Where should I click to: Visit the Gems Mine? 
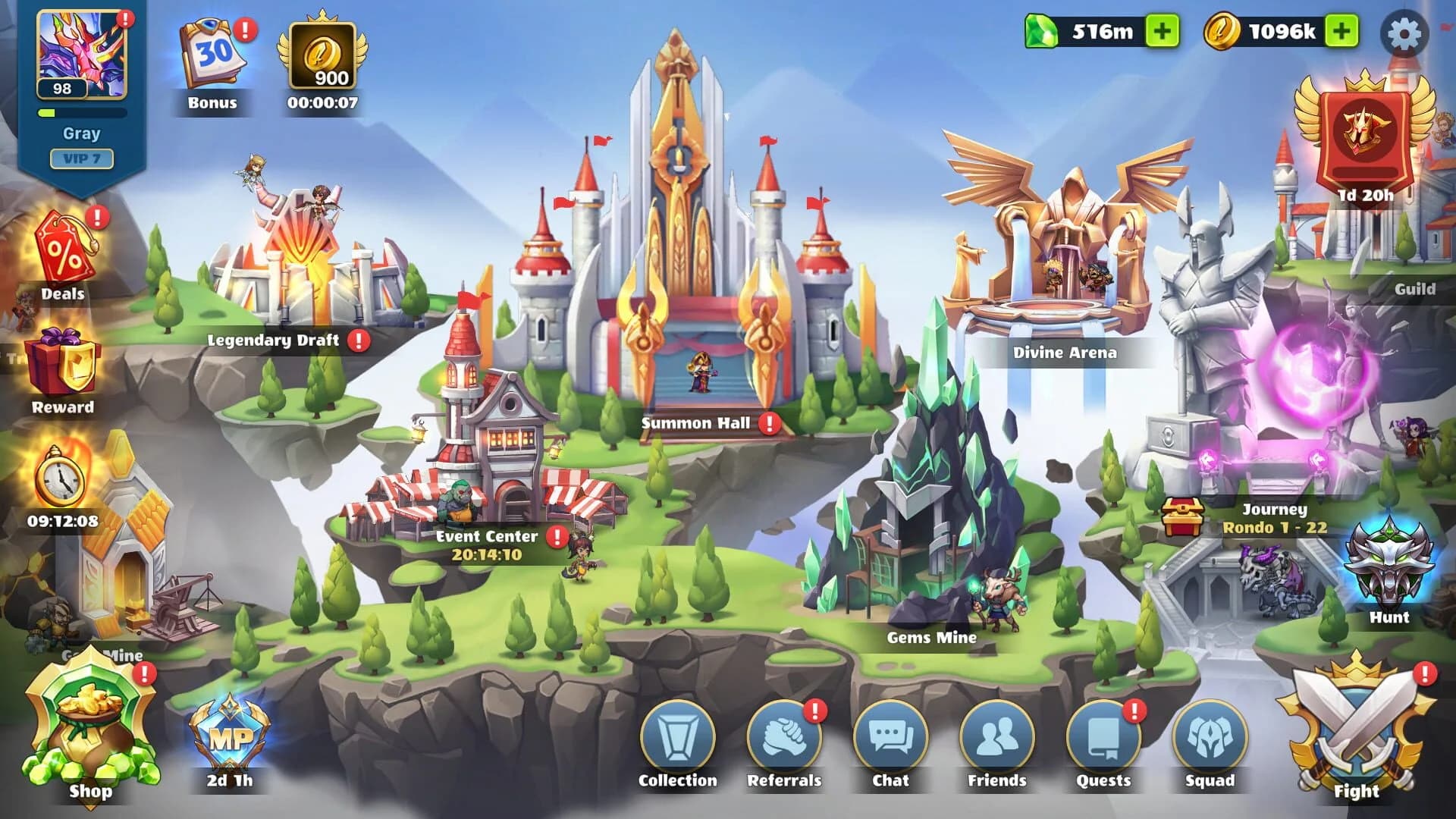(x=933, y=637)
